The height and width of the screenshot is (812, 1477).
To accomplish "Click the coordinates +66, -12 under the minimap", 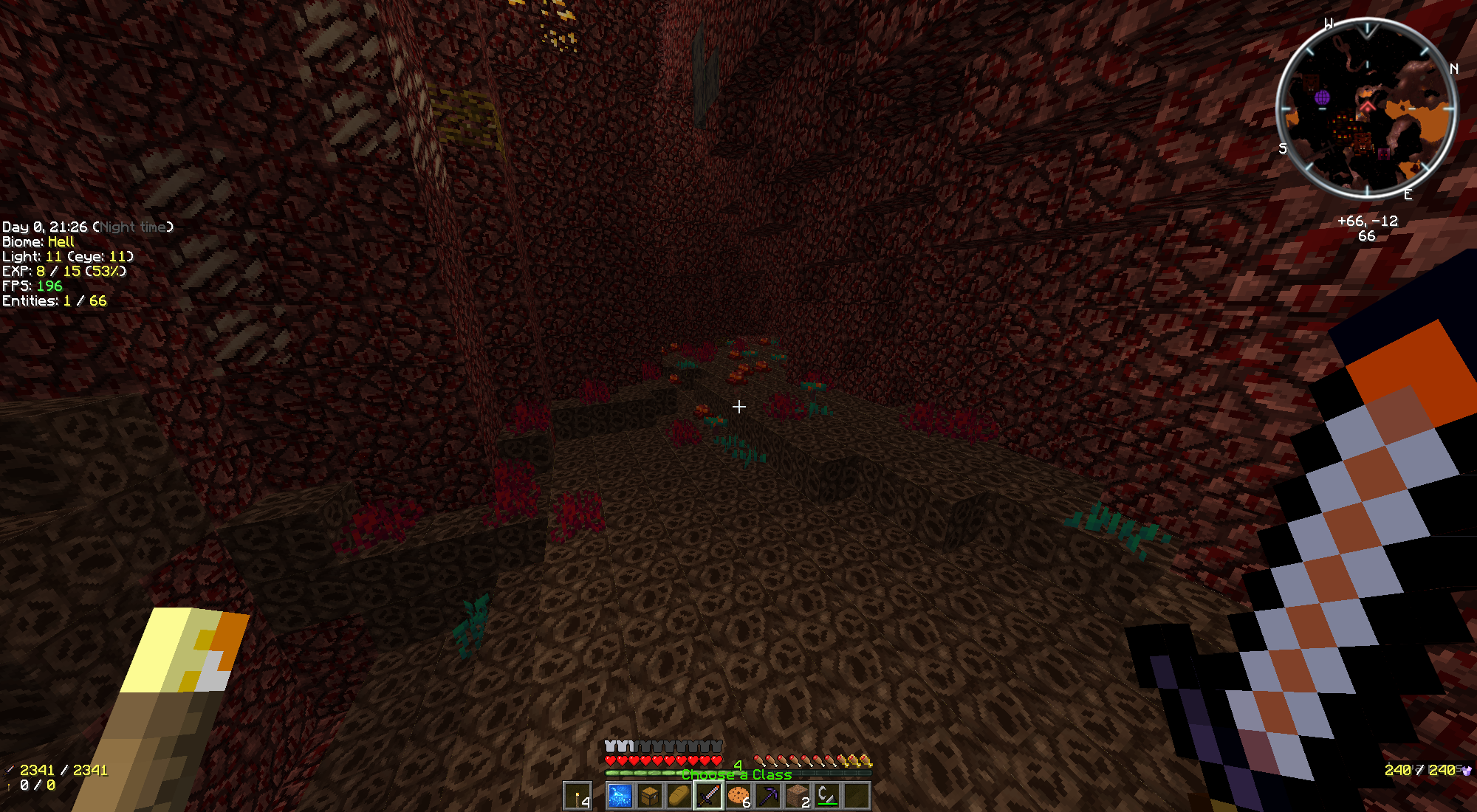I will 1368,221.
